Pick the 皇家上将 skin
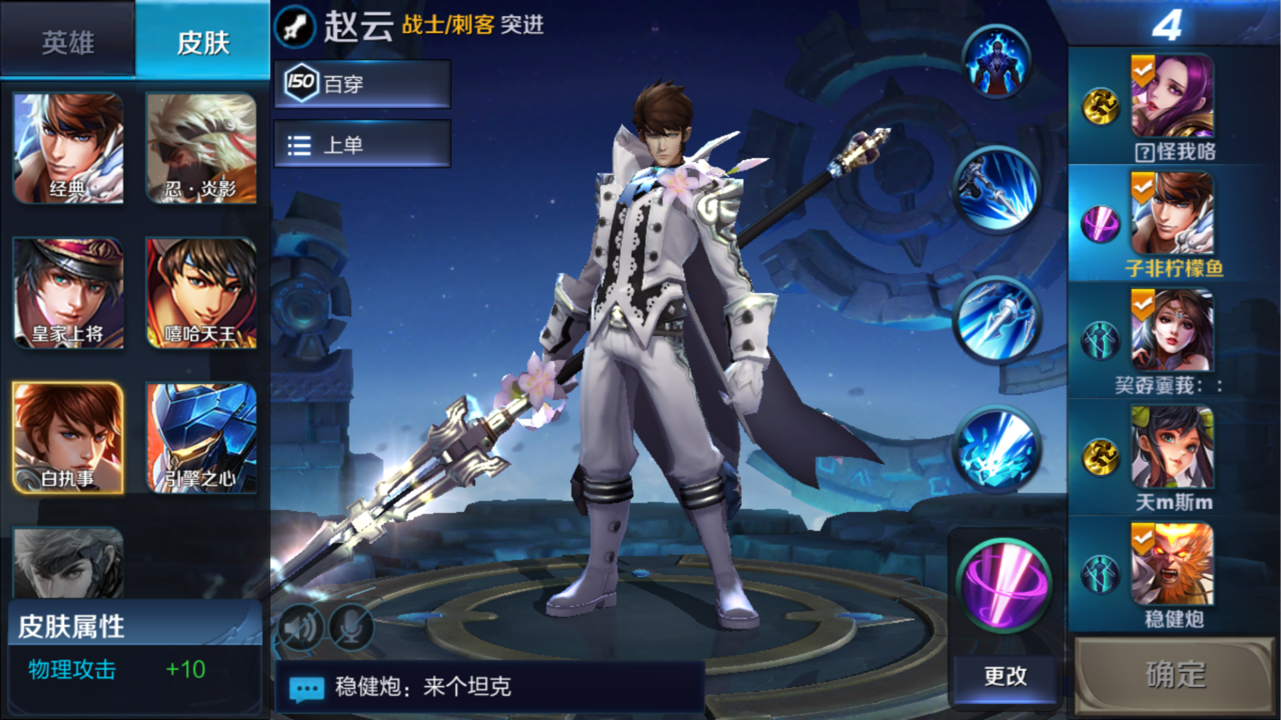Screen dimensions: 1281x720 tap(68, 293)
